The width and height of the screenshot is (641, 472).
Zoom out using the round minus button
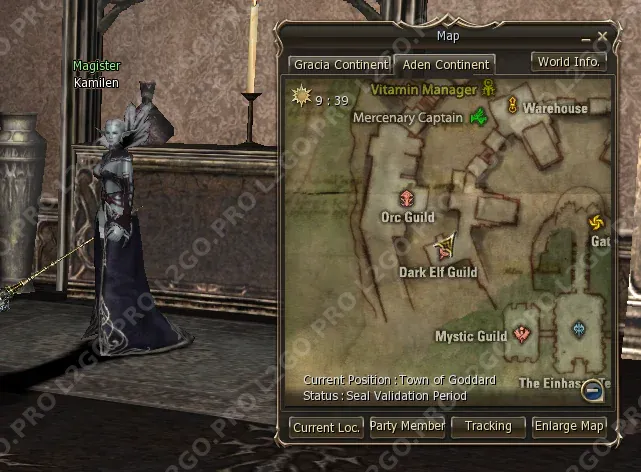pyautogui.click(x=594, y=389)
